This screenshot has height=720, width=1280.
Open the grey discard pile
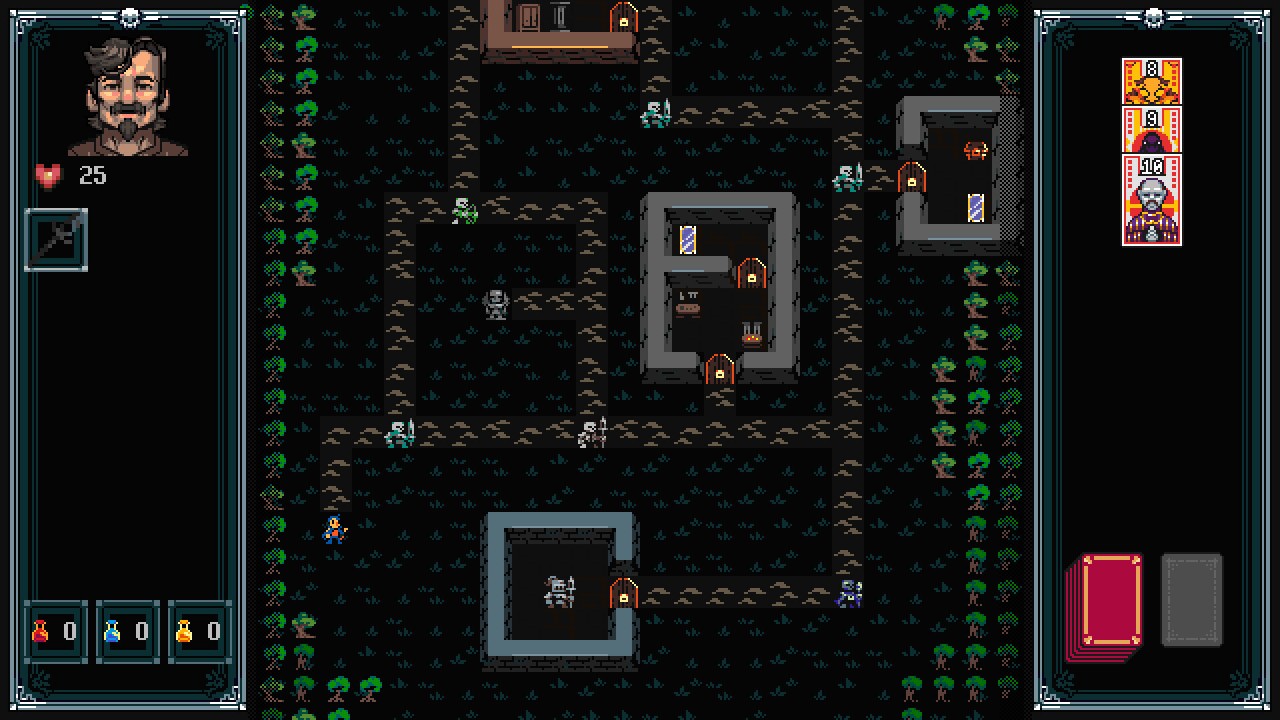click(1191, 599)
